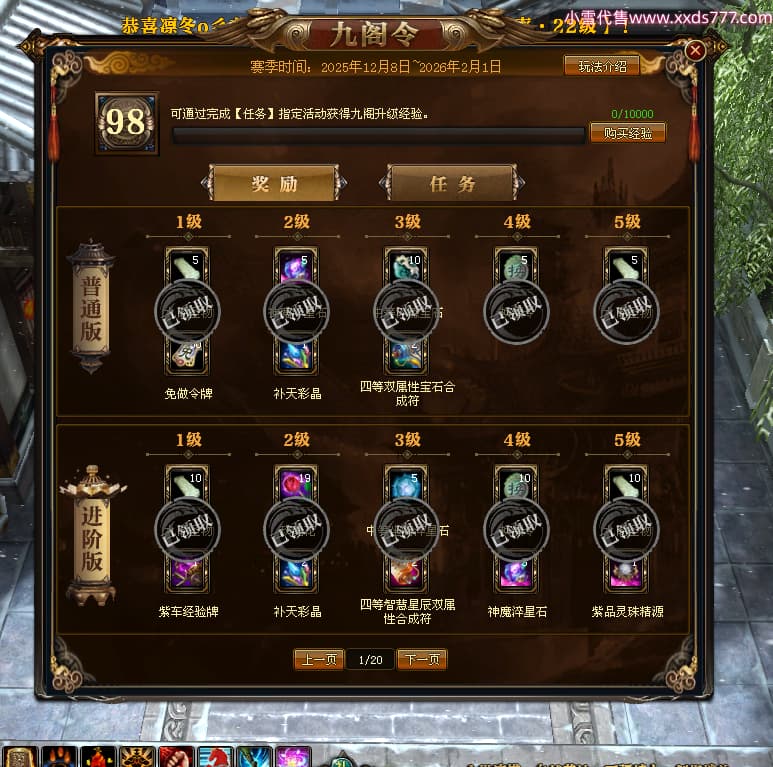
Task: Switch to the 任务 tab
Action: click(452, 184)
